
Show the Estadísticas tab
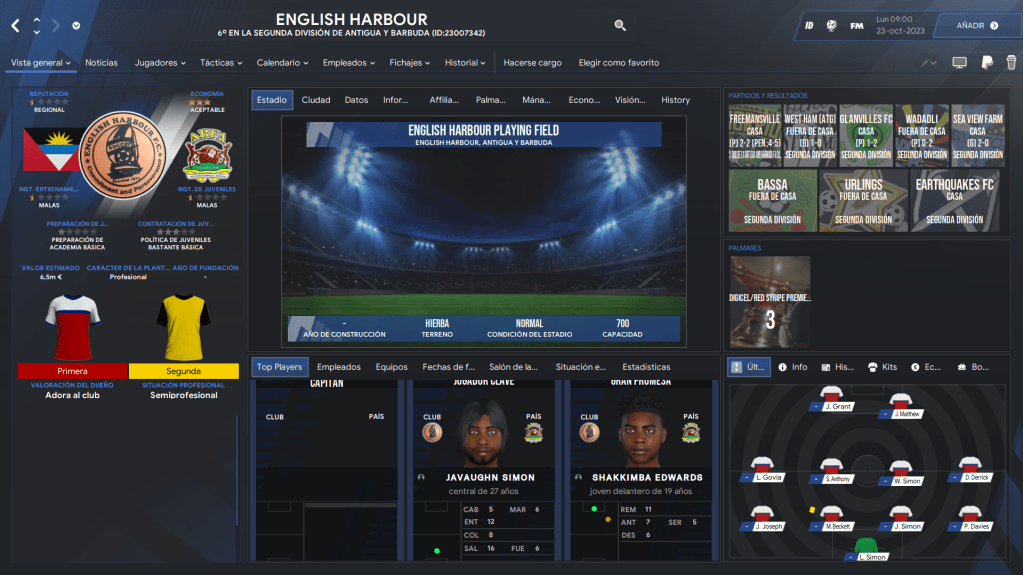(x=646, y=367)
